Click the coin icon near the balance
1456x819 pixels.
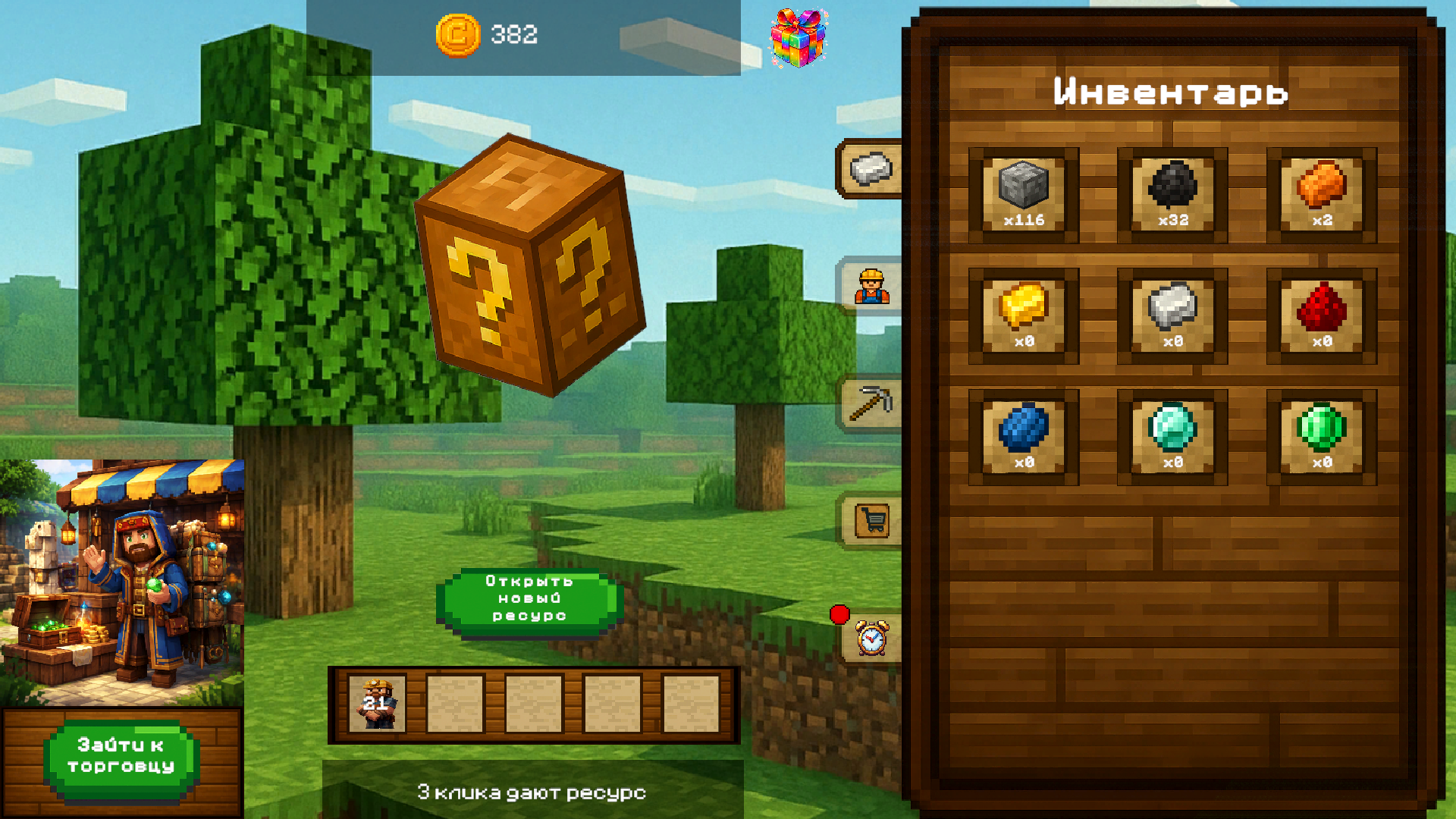(x=457, y=36)
